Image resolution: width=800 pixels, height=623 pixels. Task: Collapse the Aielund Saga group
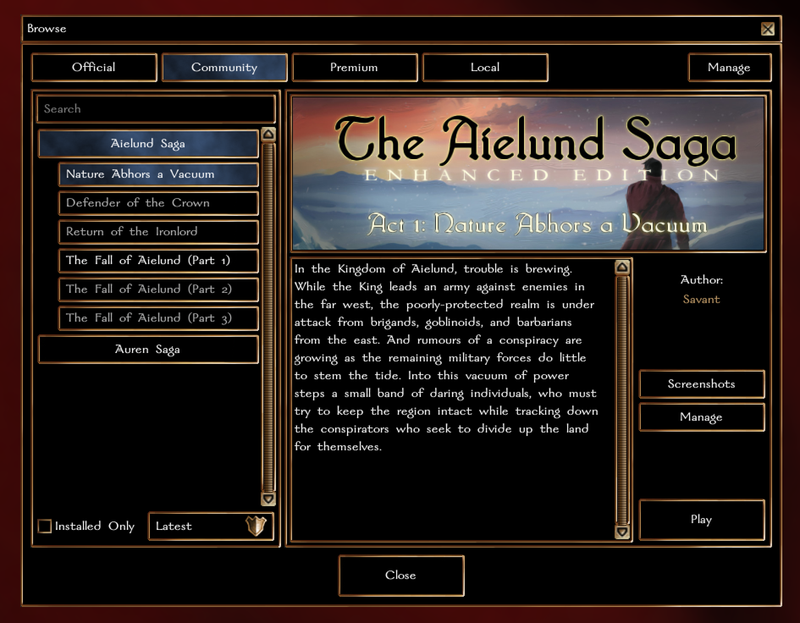tap(148, 144)
